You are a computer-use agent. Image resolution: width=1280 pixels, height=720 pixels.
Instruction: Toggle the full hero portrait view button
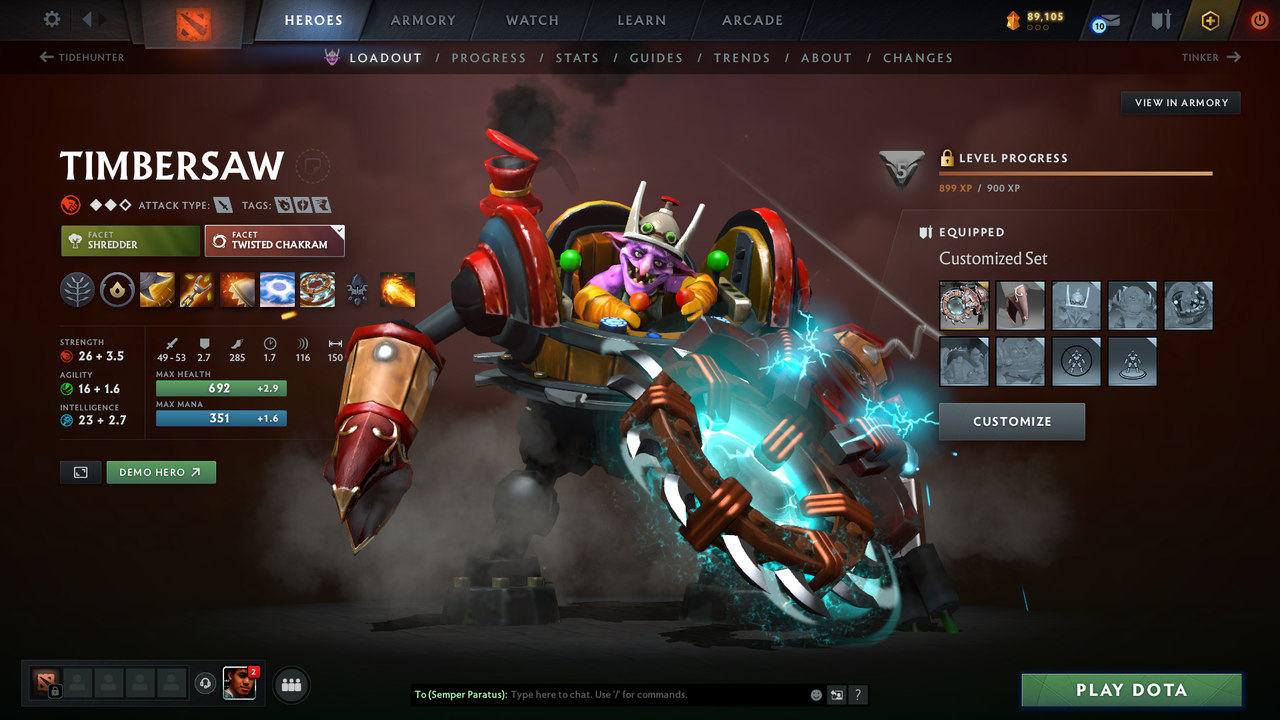(80, 472)
